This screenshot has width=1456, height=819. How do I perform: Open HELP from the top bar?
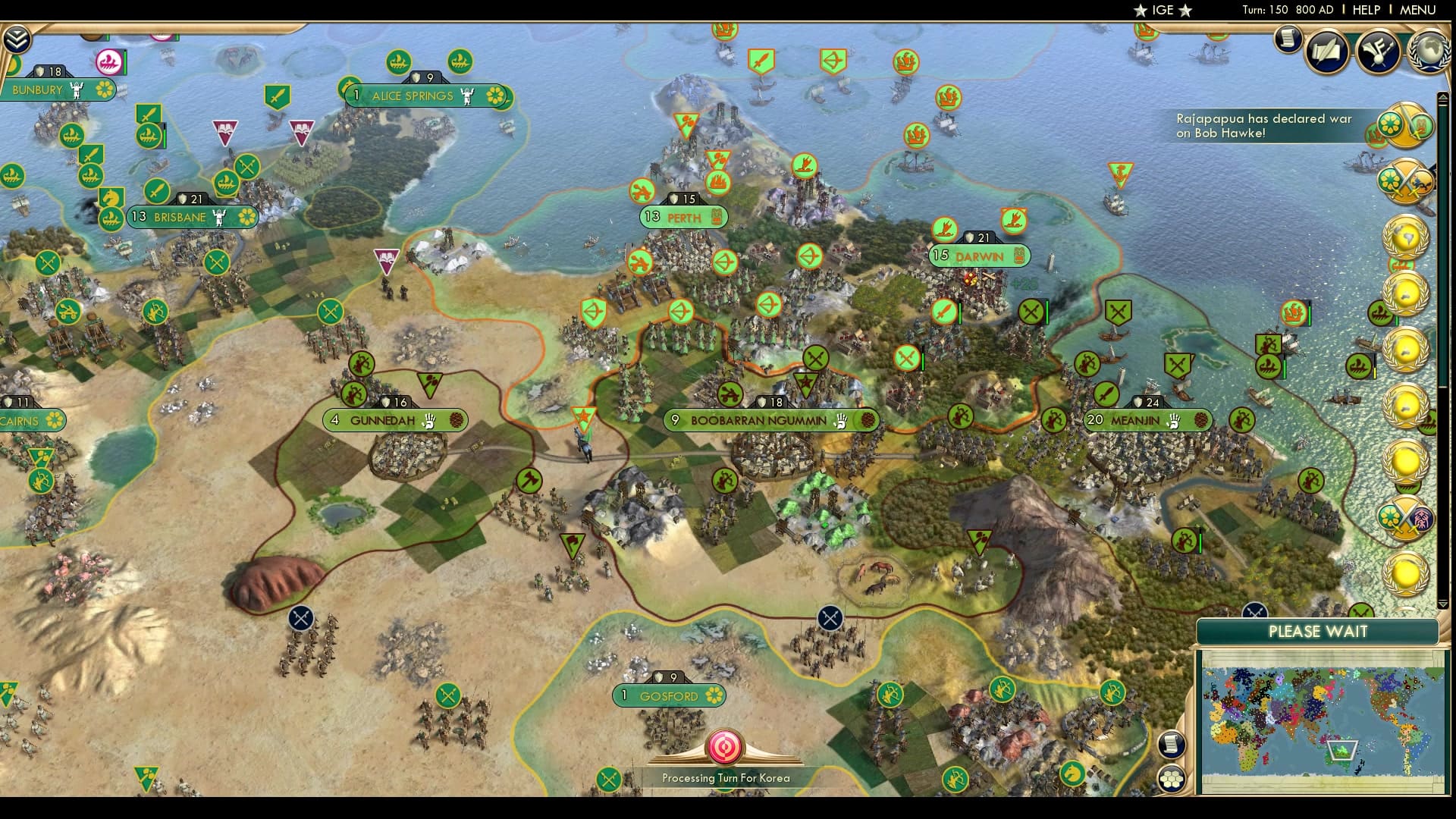(x=1365, y=10)
